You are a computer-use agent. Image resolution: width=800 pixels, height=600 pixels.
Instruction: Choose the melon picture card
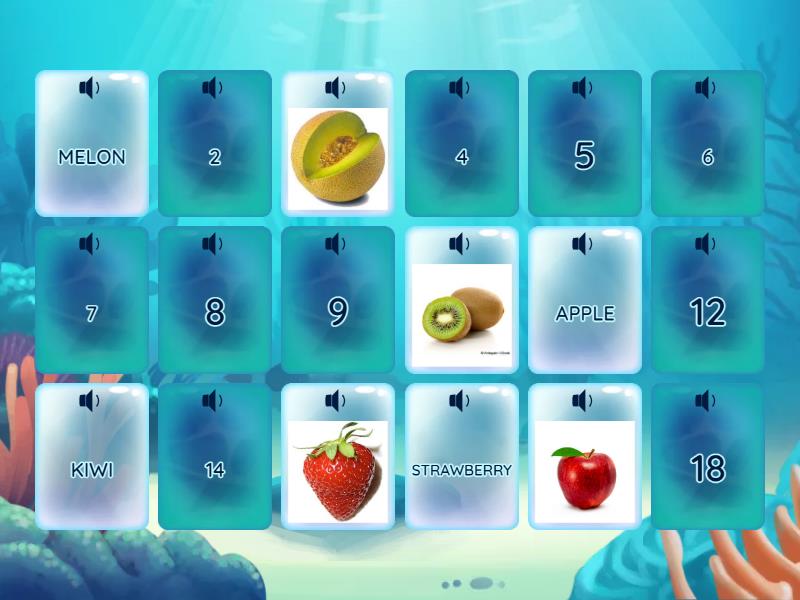pyautogui.click(x=338, y=158)
